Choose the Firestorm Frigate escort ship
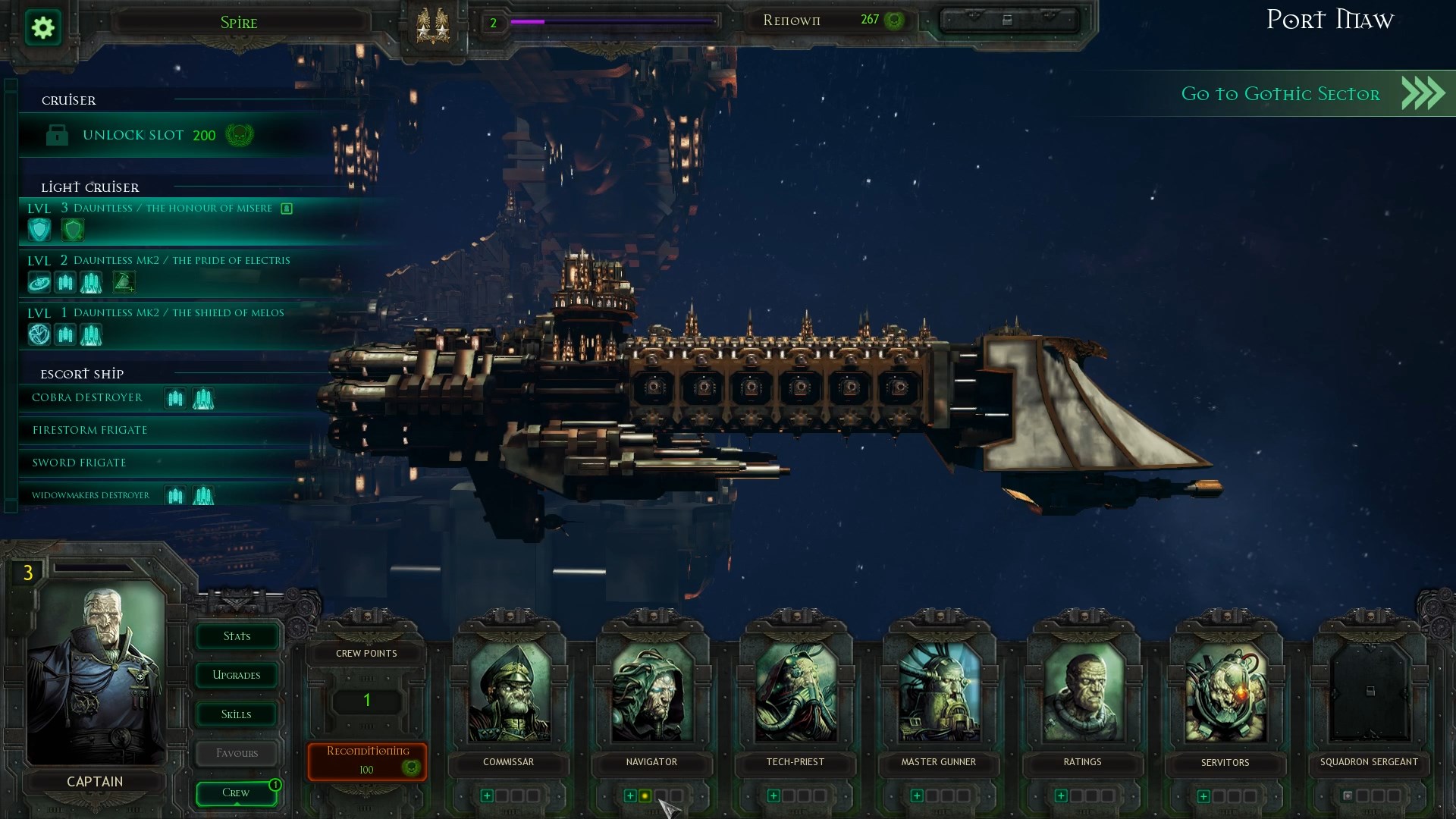Viewport: 1456px width, 819px height. (90, 431)
